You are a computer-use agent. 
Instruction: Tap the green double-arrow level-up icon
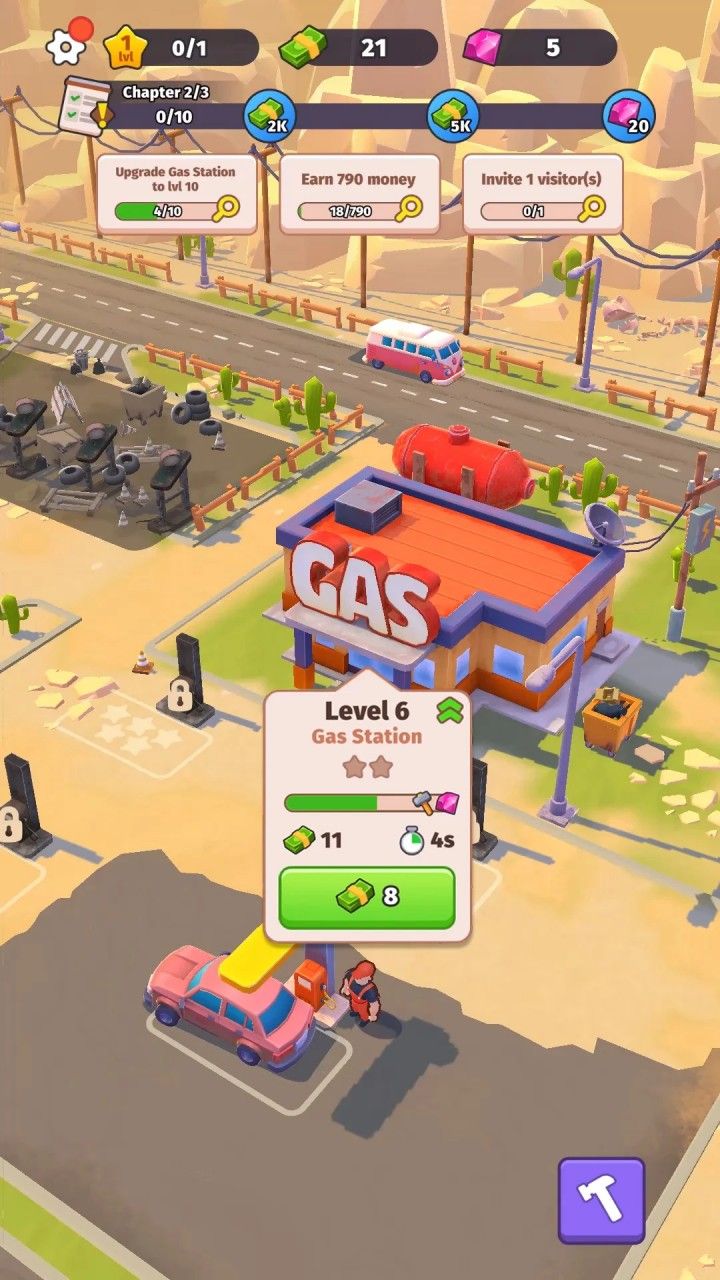pos(449,711)
